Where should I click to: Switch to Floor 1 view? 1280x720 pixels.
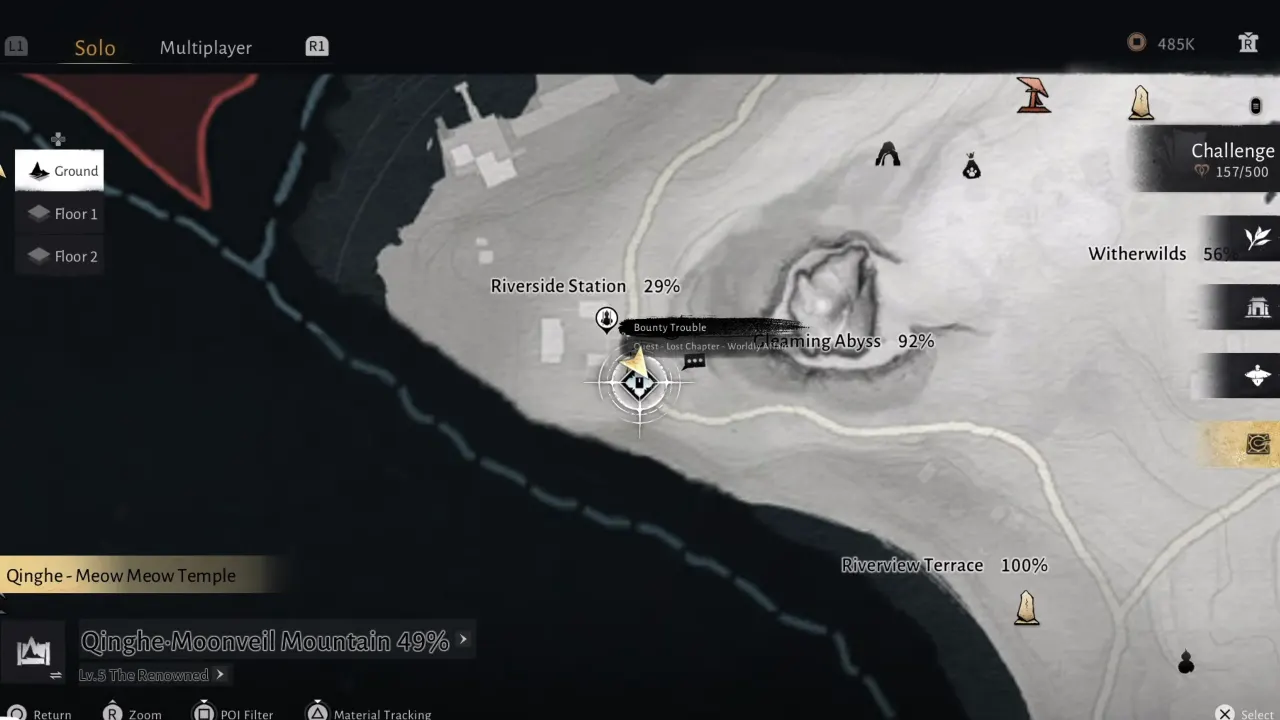(60, 213)
